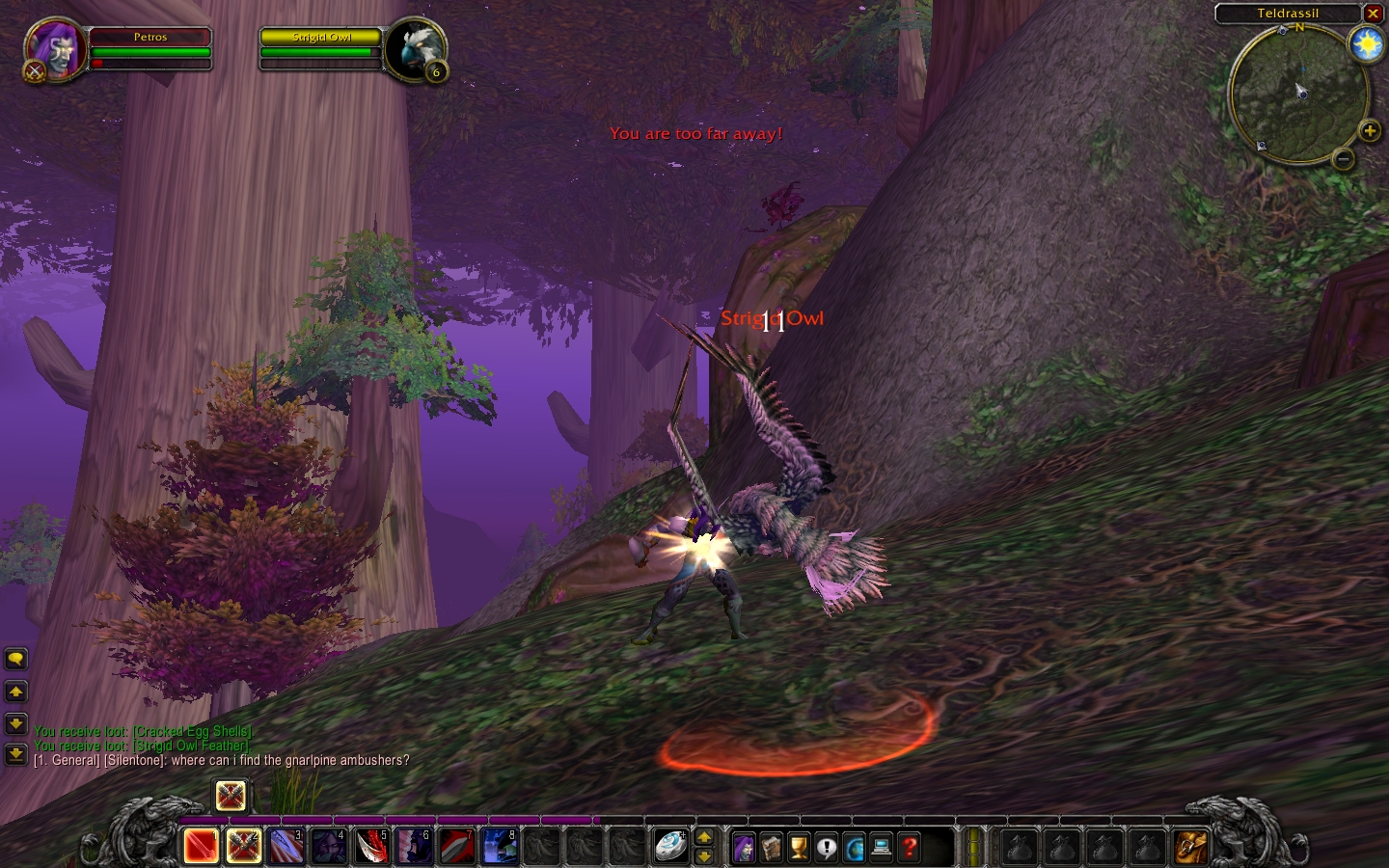Zoom in the minimap

click(x=1369, y=131)
